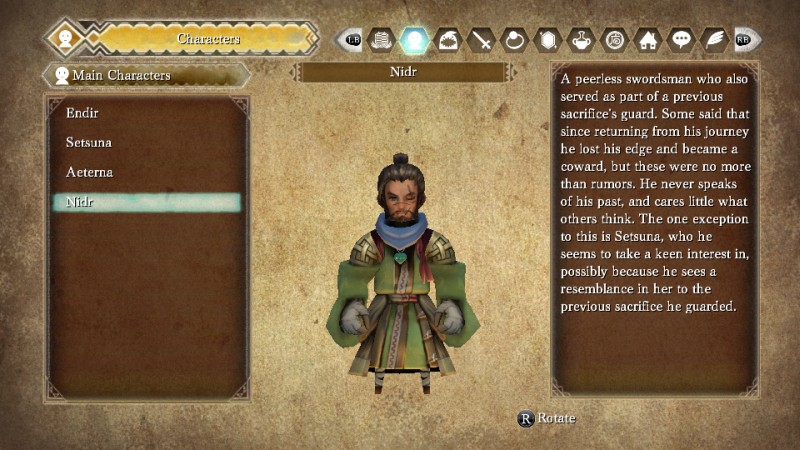The height and width of the screenshot is (450, 800).
Task: Switch to the house tab
Action: (x=648, y=40)
